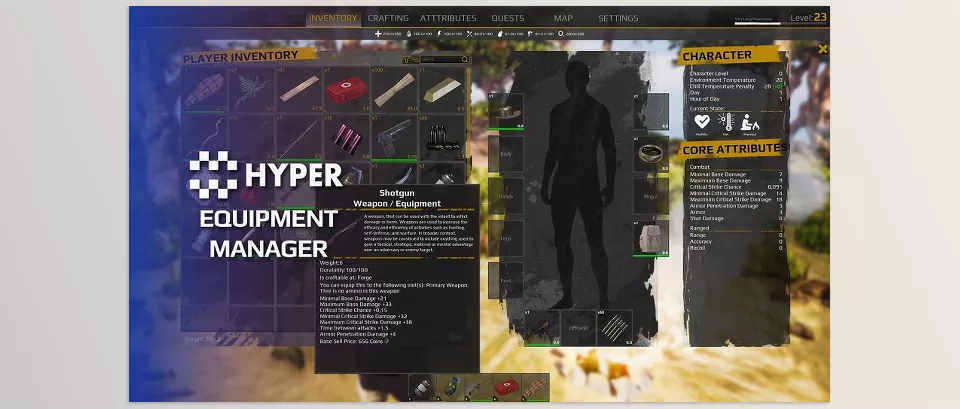Choose the fern plant item slot
The image size is (960, 409).
click(x=251, y=92)
